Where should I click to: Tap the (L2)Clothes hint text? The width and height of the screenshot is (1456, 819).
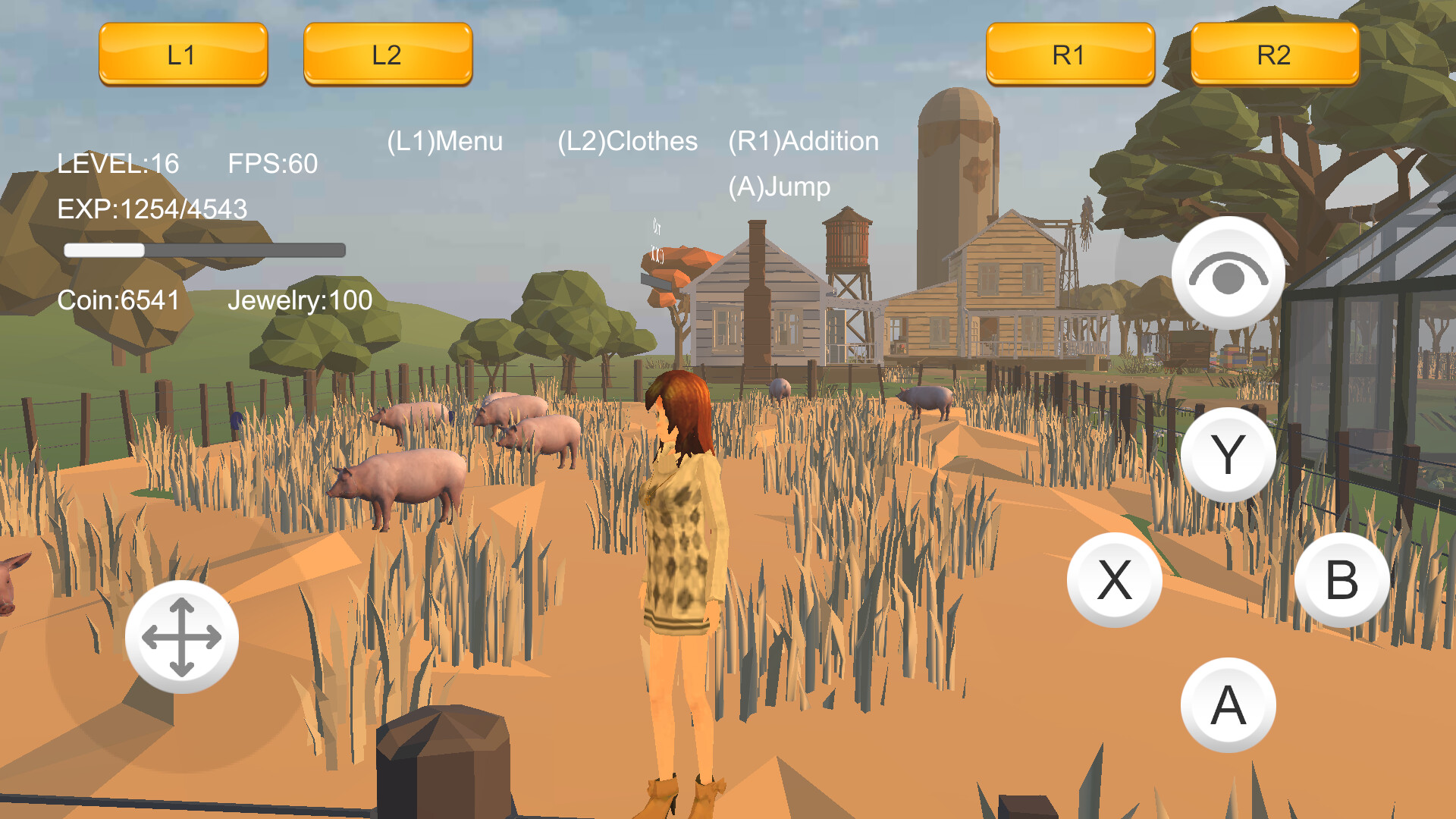tap(628, 141)
